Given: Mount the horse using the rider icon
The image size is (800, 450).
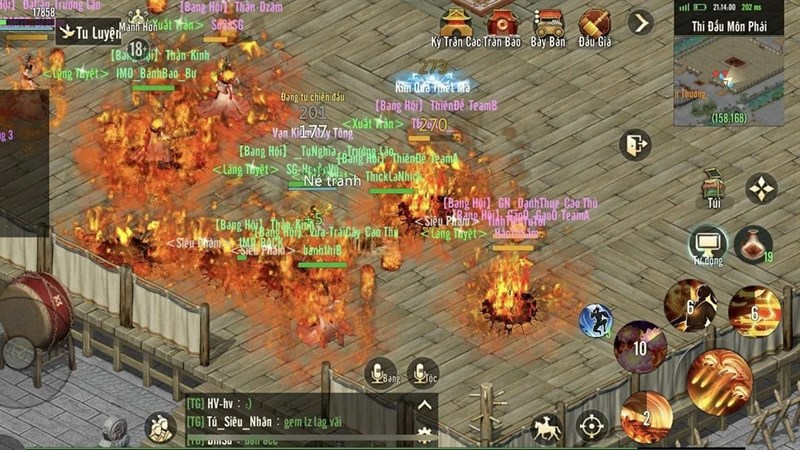Looking at the screenshot, I should [546, 426].
